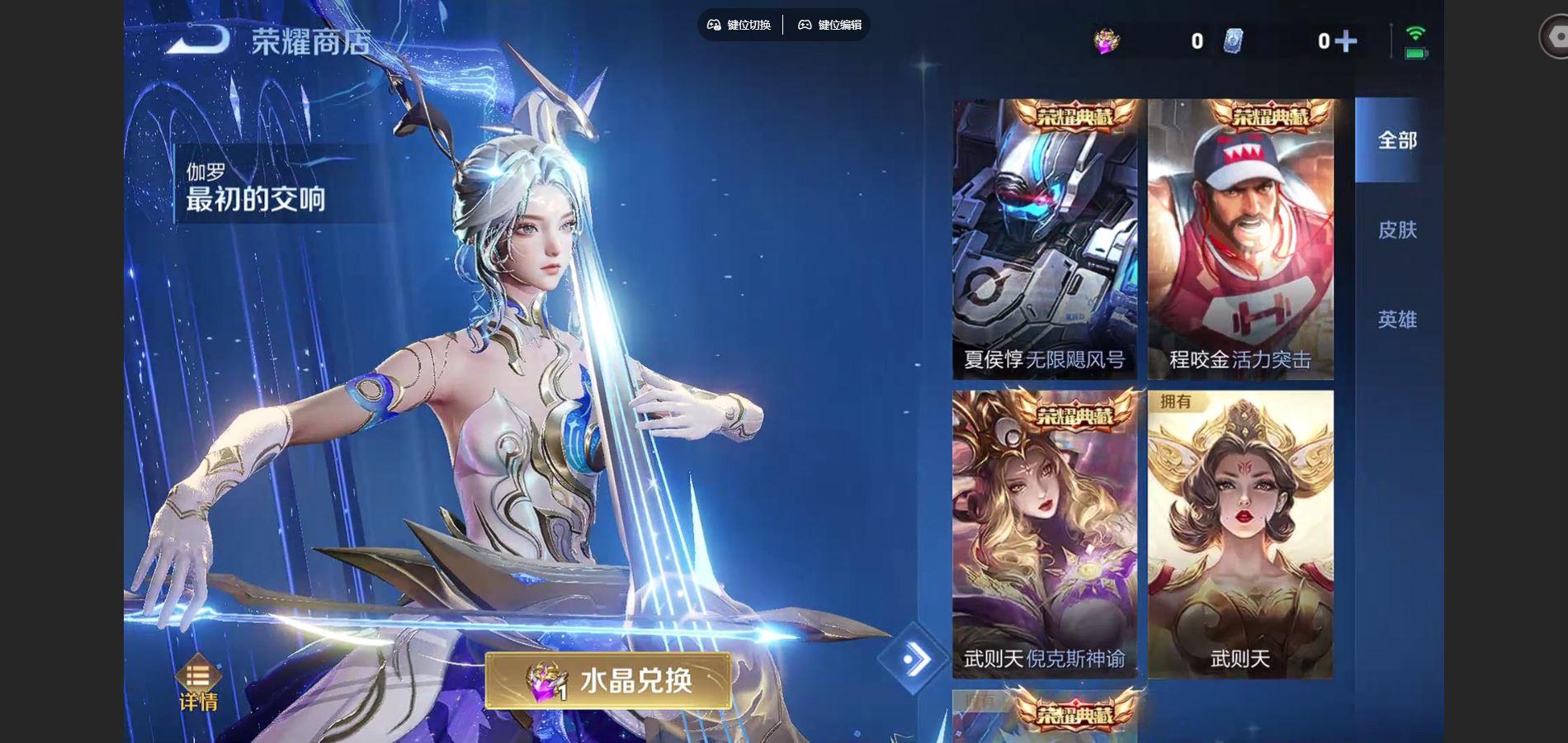The image size is (1568, 743).
Task: Switch to the 皮肤 tab
Action: click(1398, 231)
